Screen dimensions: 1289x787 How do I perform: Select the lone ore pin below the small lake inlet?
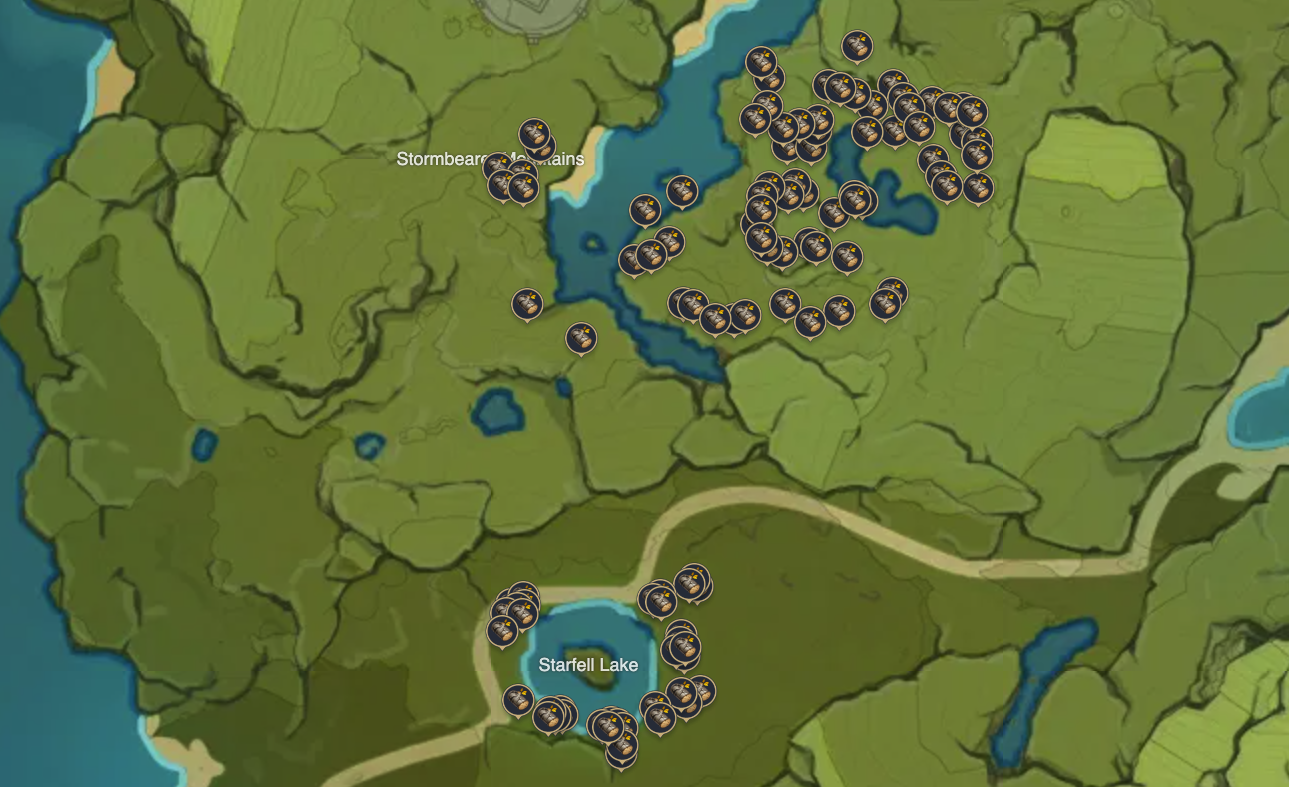581,337
